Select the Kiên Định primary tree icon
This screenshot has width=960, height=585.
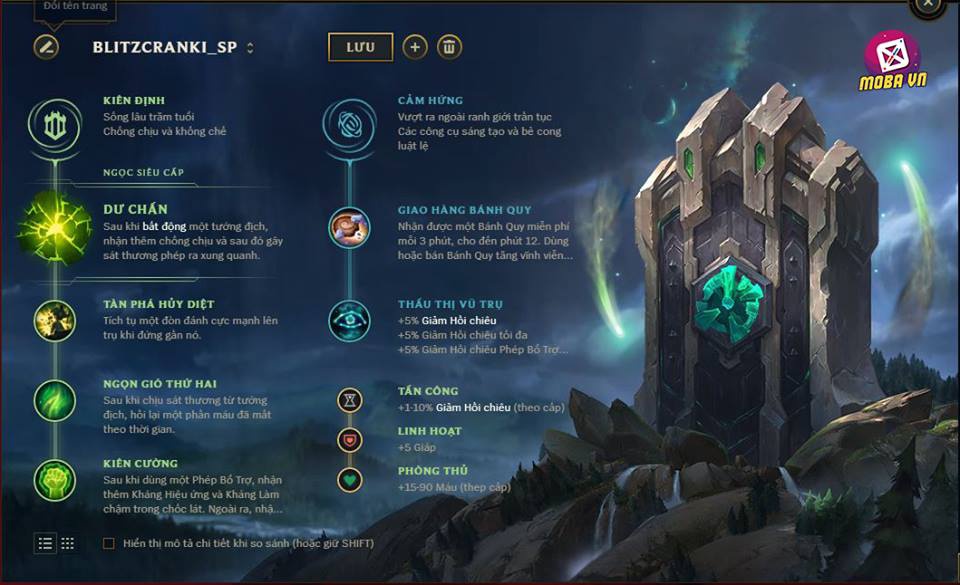[53, 124]
